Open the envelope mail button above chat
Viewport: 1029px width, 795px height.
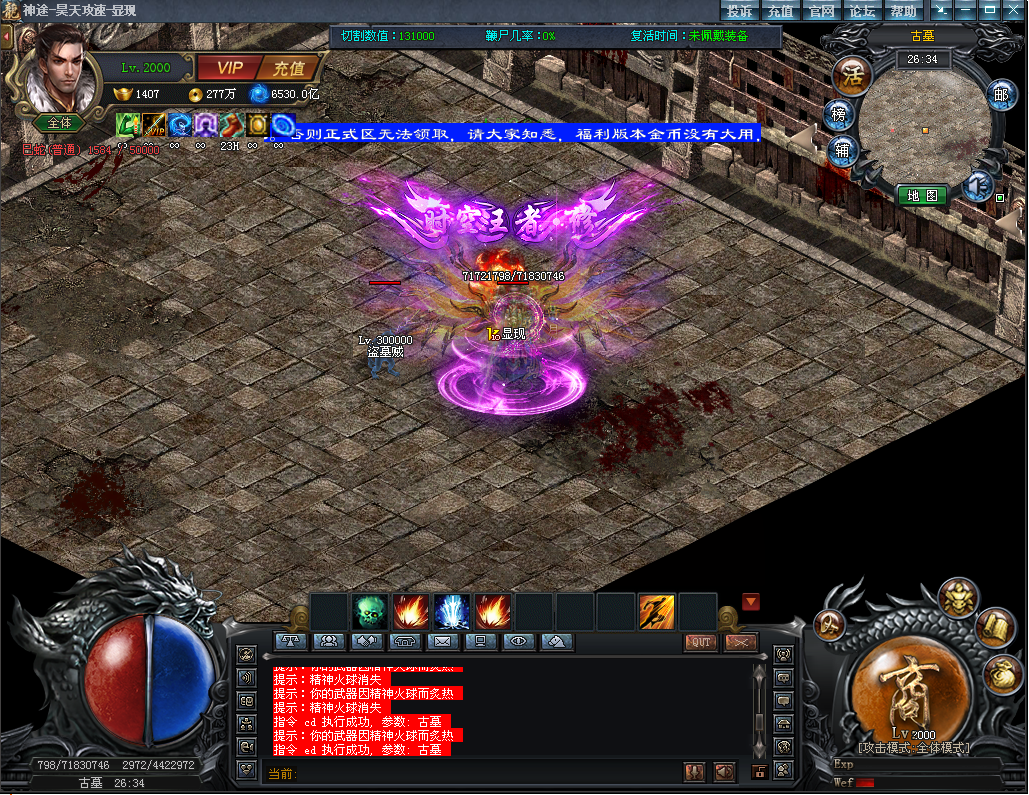pyautogui.click(x=443, y=641)
